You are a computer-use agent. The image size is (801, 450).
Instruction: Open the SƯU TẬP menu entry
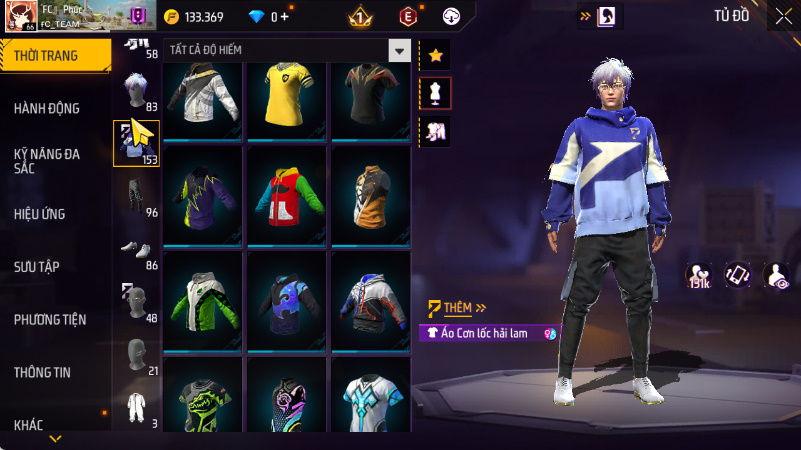coord(37,267)
